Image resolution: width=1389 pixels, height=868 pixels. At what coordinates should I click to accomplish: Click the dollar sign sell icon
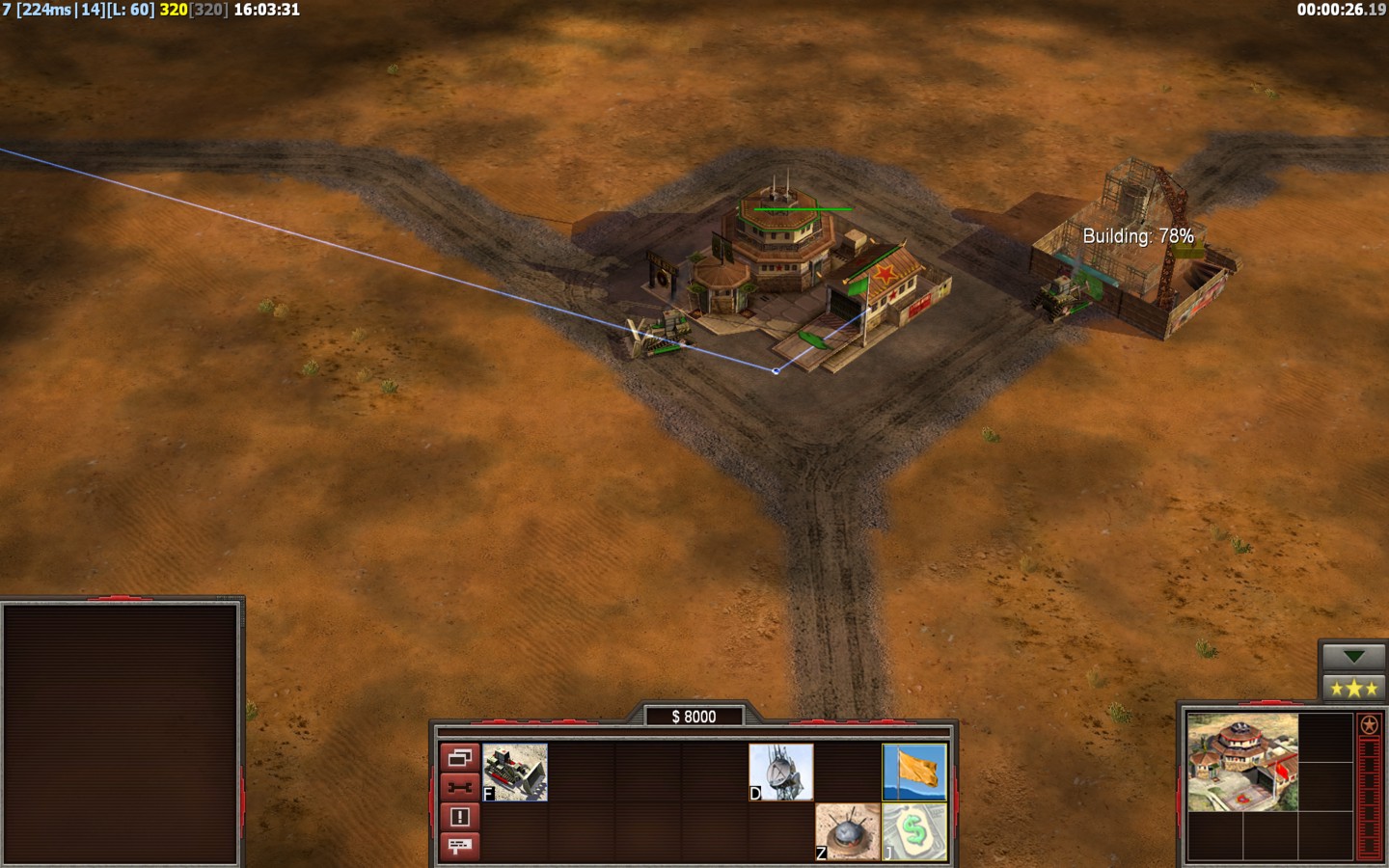coord(914,831)
